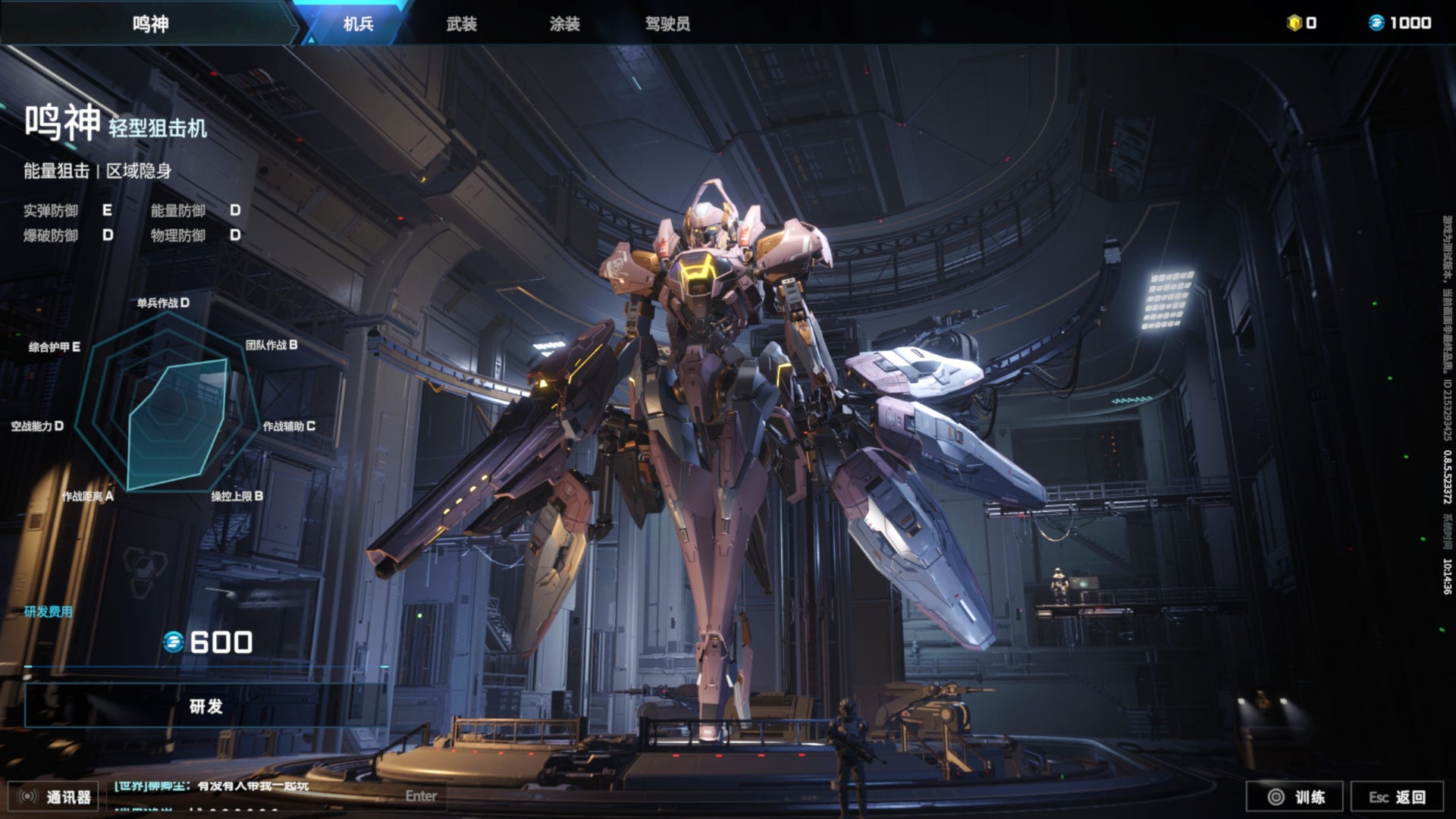Click the blue currency icon showing 1000
The image size is (1456, 819).
coord(1376,23)
